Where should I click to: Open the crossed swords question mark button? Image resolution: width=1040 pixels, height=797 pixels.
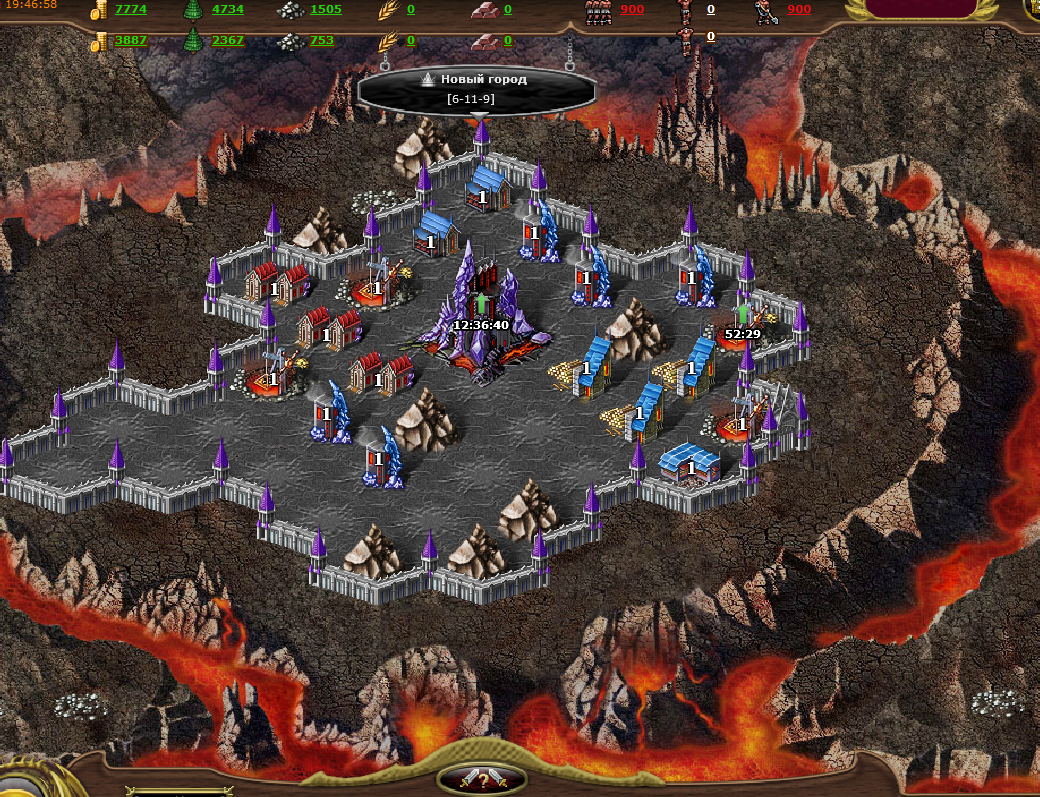click(x=483, y=779)
